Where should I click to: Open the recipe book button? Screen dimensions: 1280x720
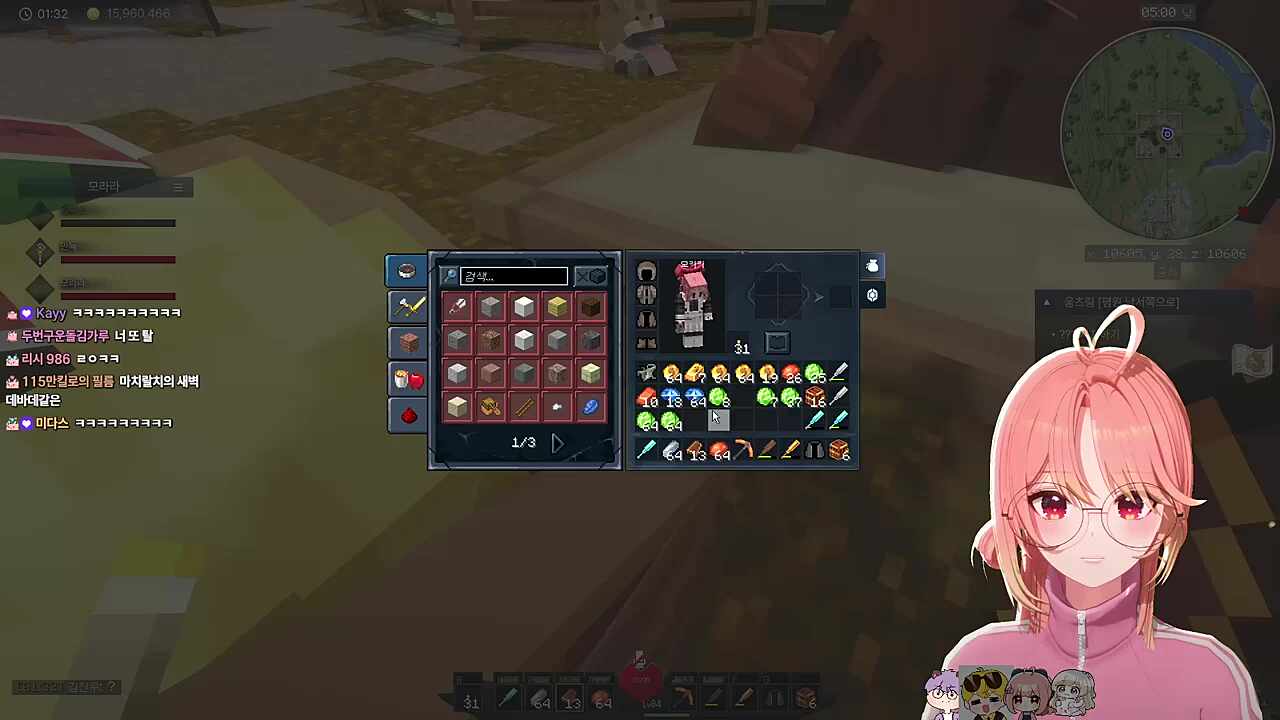coord(777,342)
